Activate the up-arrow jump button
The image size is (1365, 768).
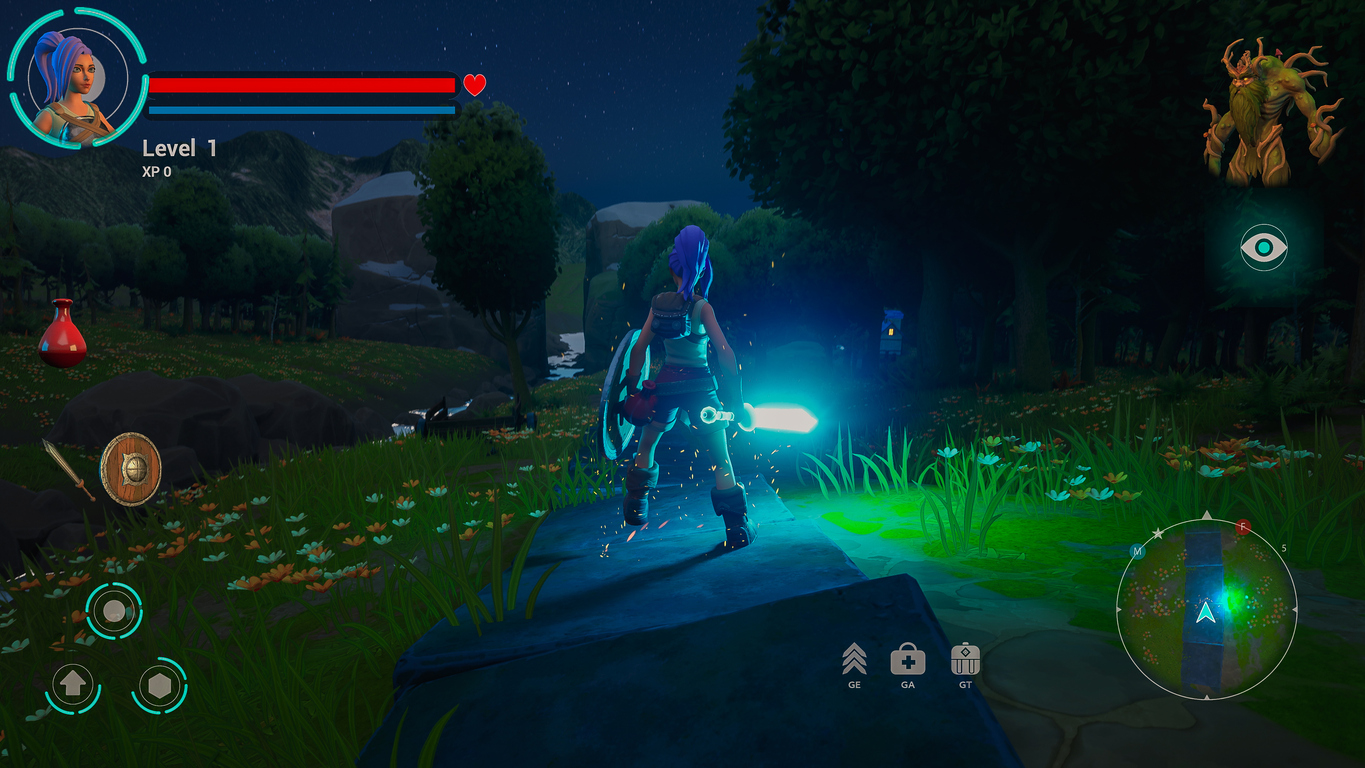tap(73, 686)
